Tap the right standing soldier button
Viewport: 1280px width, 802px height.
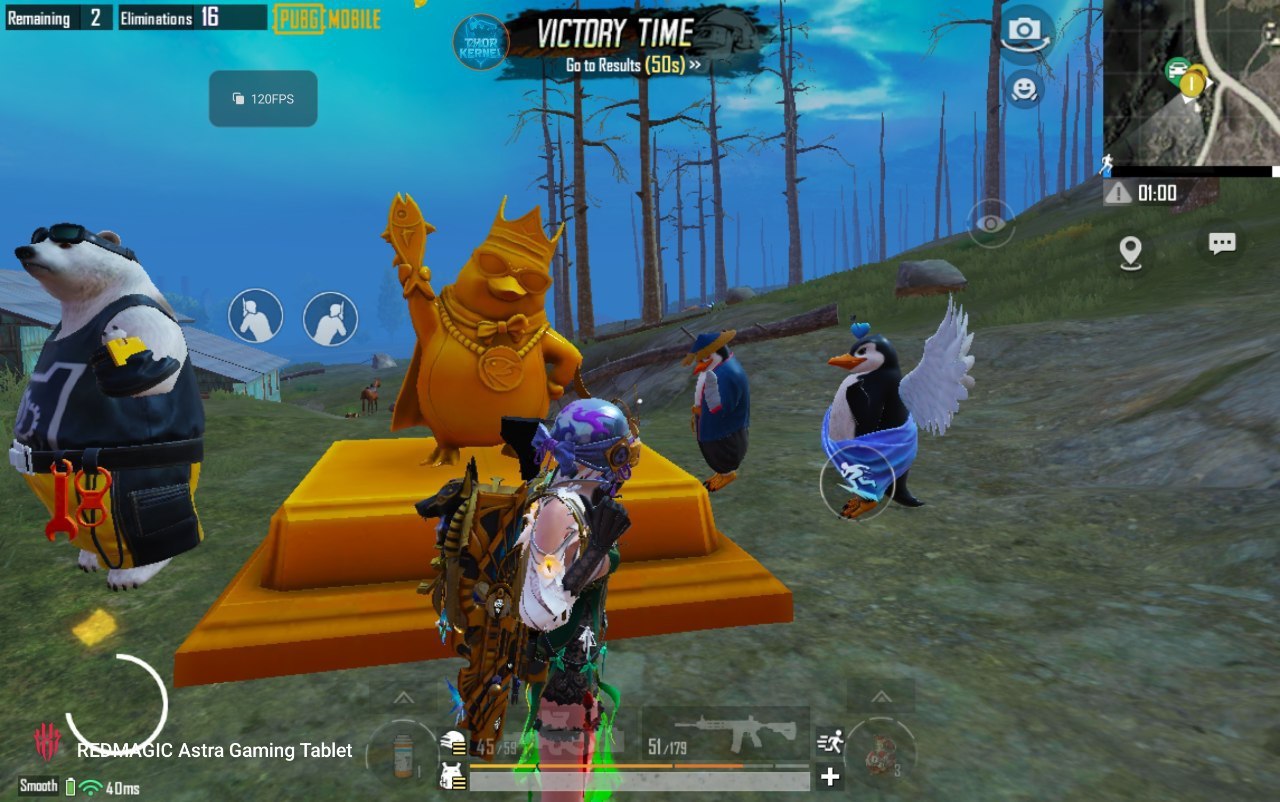pyautogui.click(x=330, y=319)
